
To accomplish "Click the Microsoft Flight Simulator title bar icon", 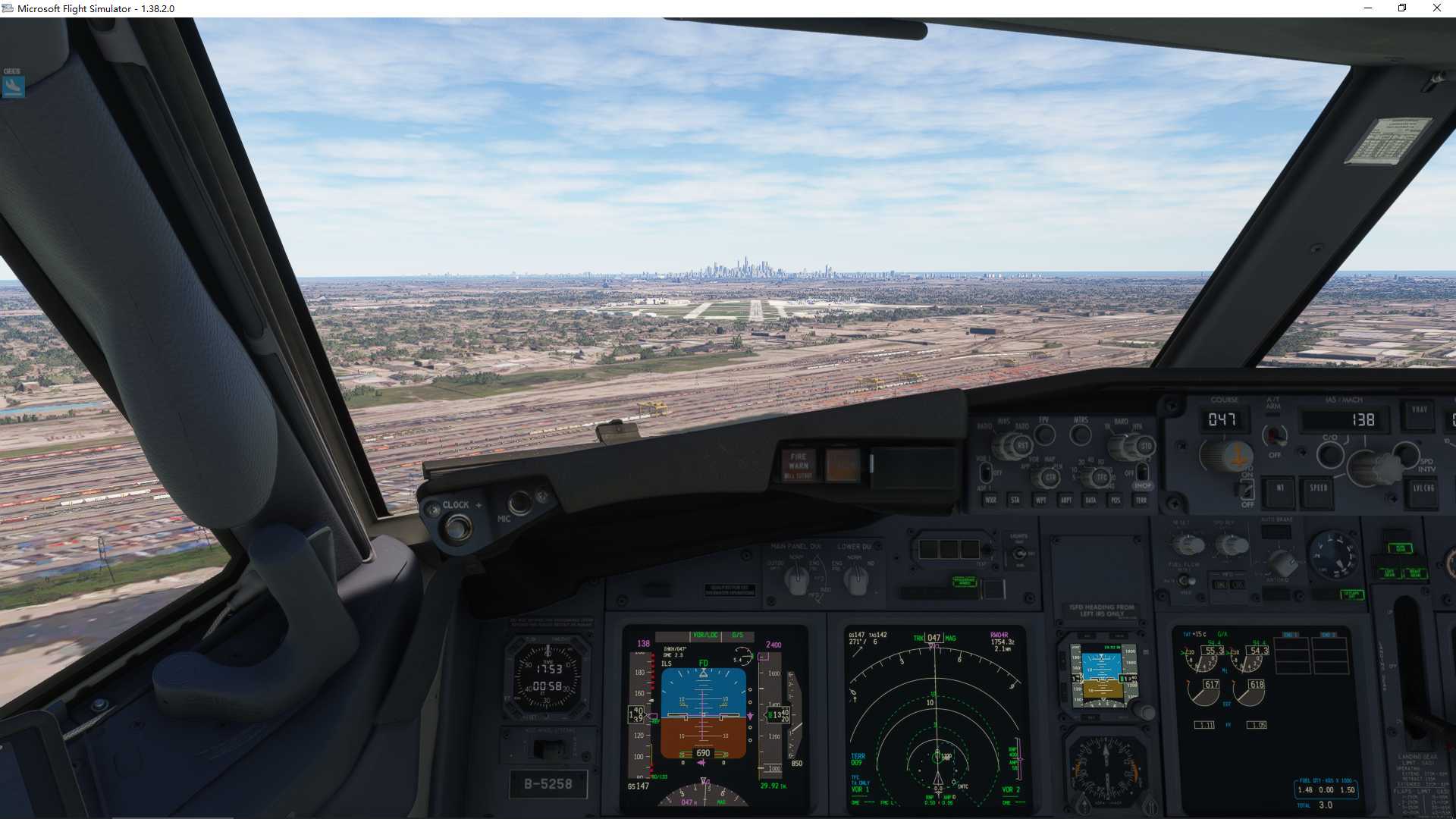I will [x=8, y=8].
